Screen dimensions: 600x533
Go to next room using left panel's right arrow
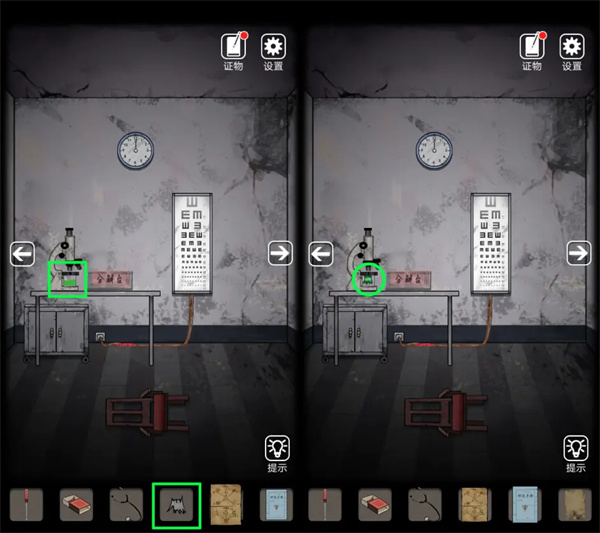click(279, 254)
